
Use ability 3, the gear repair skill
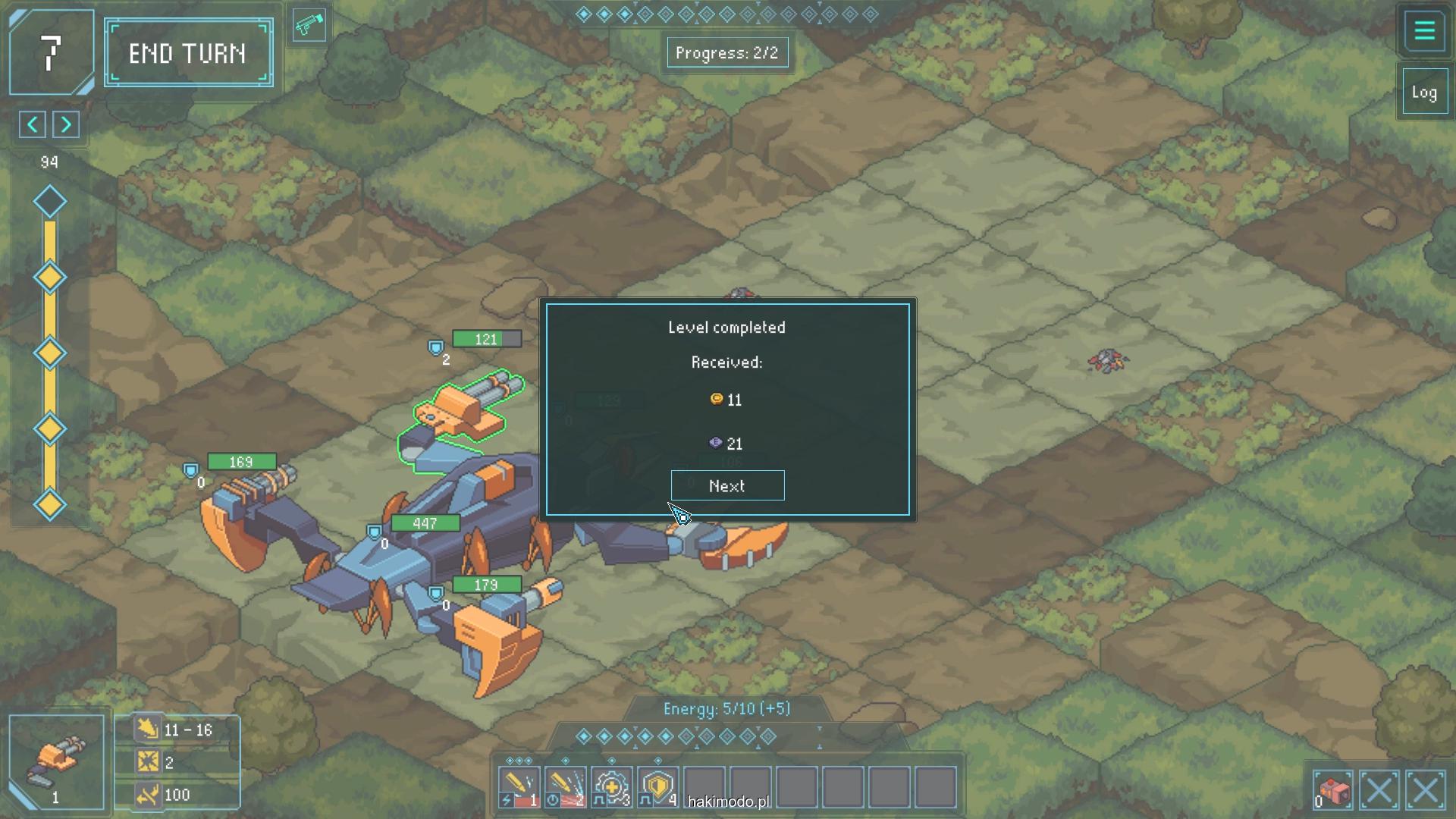[612, 787]
